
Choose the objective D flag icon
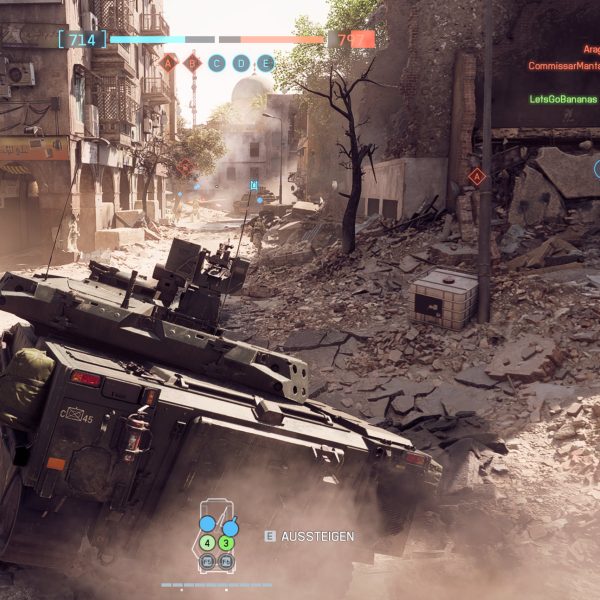tap(241, 63)
